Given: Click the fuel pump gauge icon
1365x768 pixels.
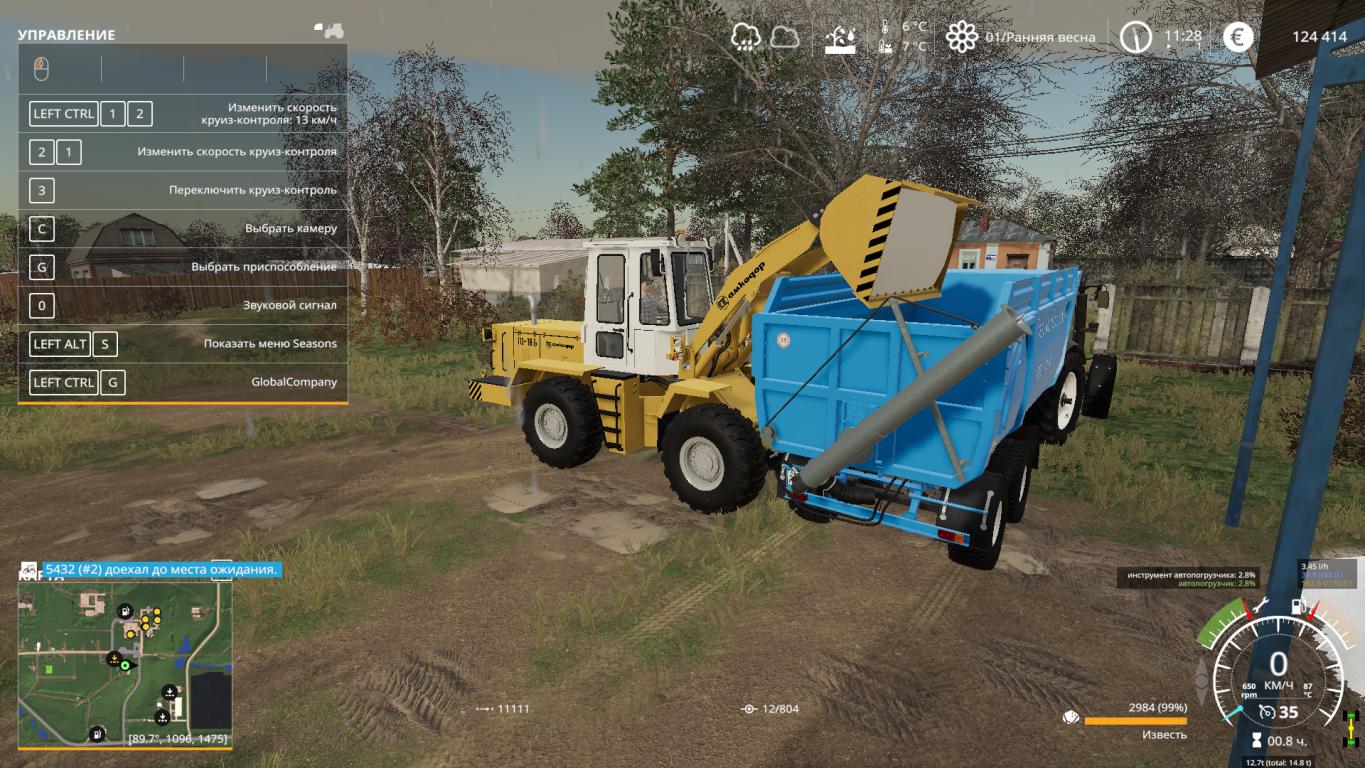Looking at the screenshot, I should click(x=1299, y=606).
